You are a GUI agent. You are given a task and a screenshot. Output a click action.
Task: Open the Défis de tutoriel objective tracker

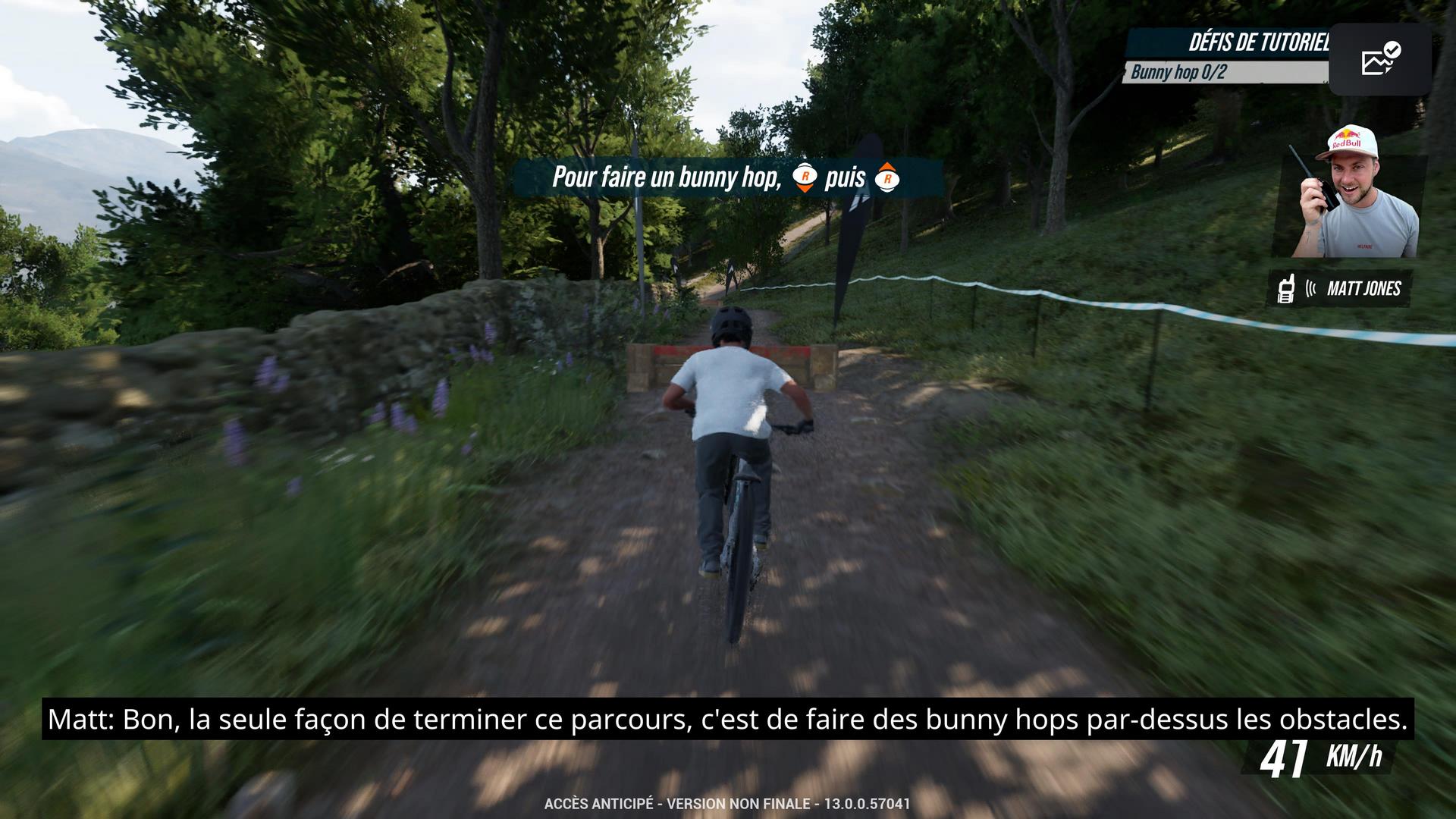click(x=1257, y=42)
